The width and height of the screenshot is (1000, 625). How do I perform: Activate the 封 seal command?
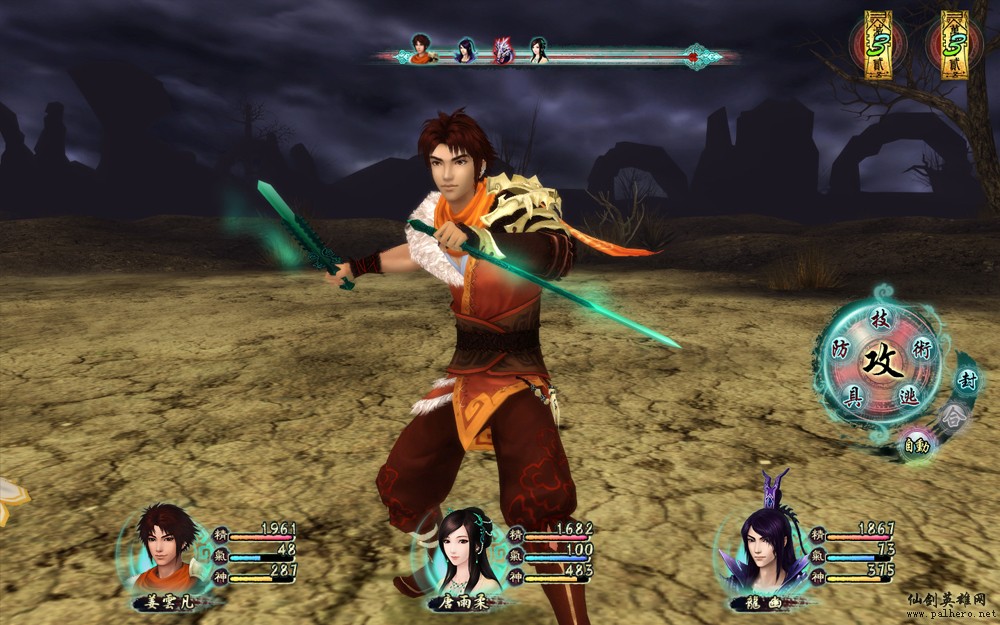point(967,380)
